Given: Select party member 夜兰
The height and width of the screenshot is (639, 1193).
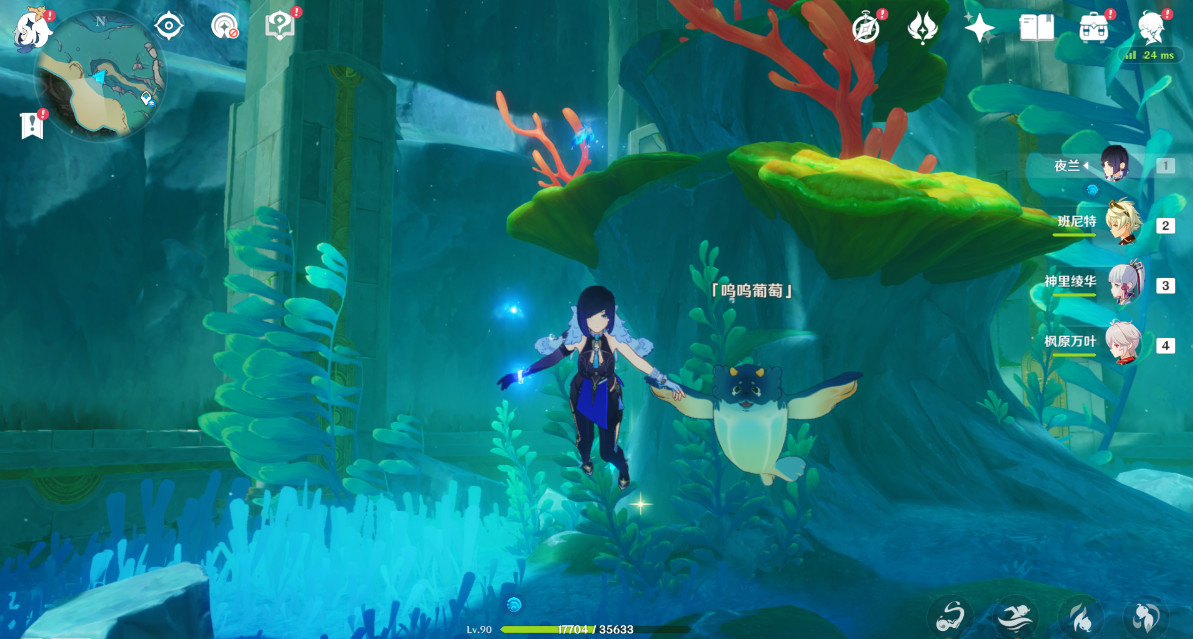Looking at the screenshot, I should click(1115, 165).
